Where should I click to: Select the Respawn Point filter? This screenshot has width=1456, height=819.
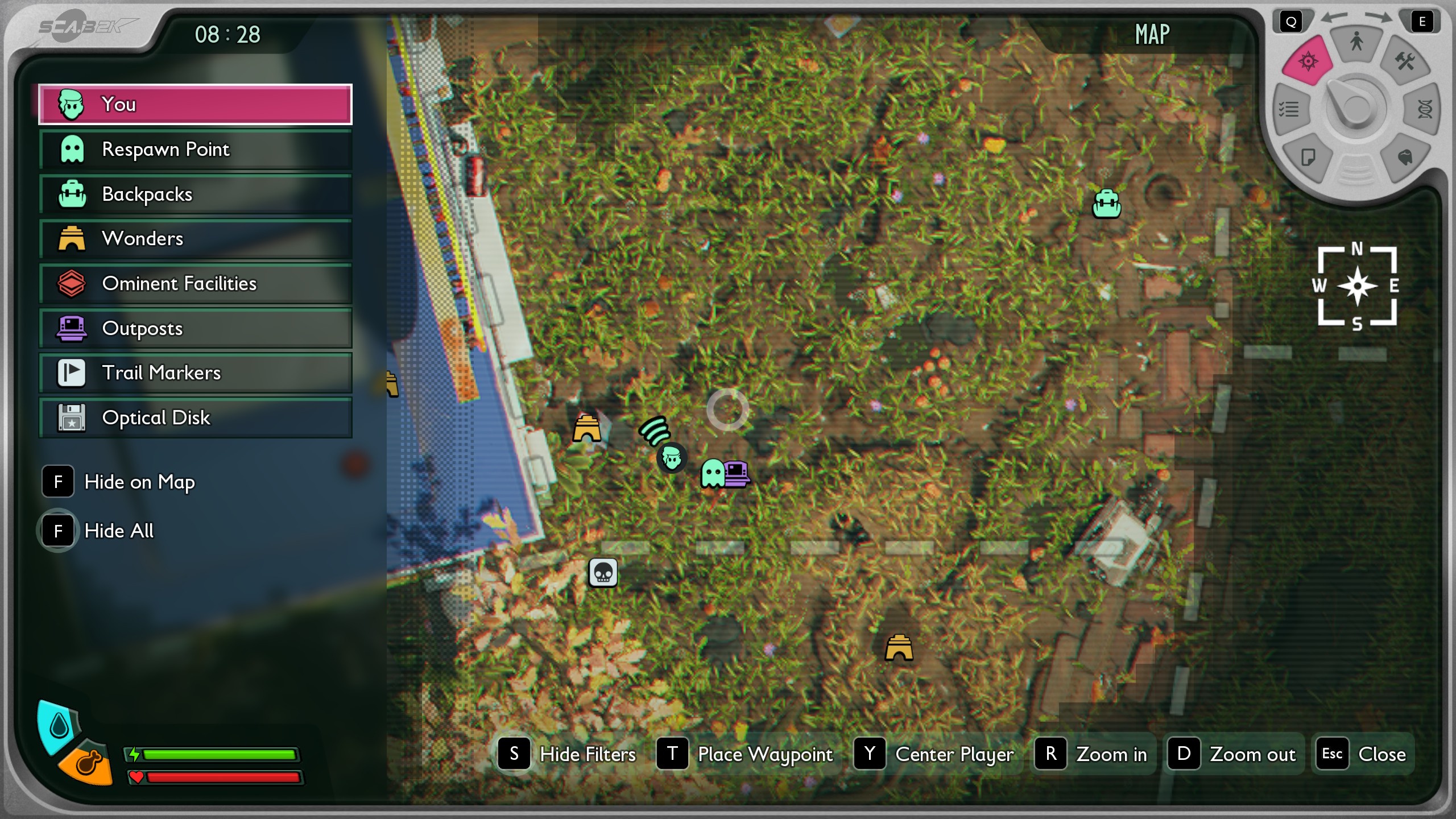(195, 150)
